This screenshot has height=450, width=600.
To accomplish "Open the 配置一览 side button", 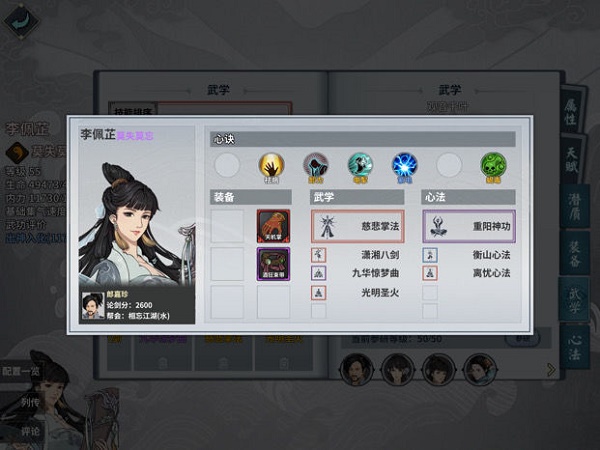I will (x=22, y=369).
